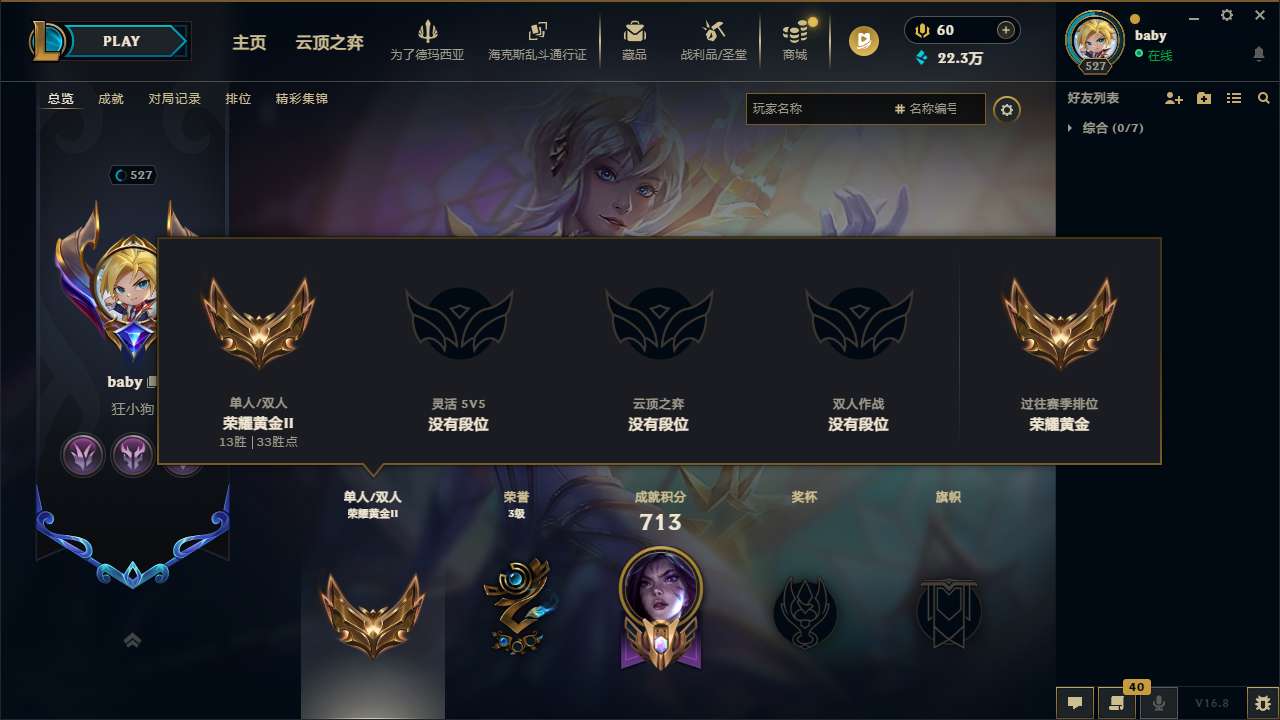Click the add friend icon

pos(1172,98)
